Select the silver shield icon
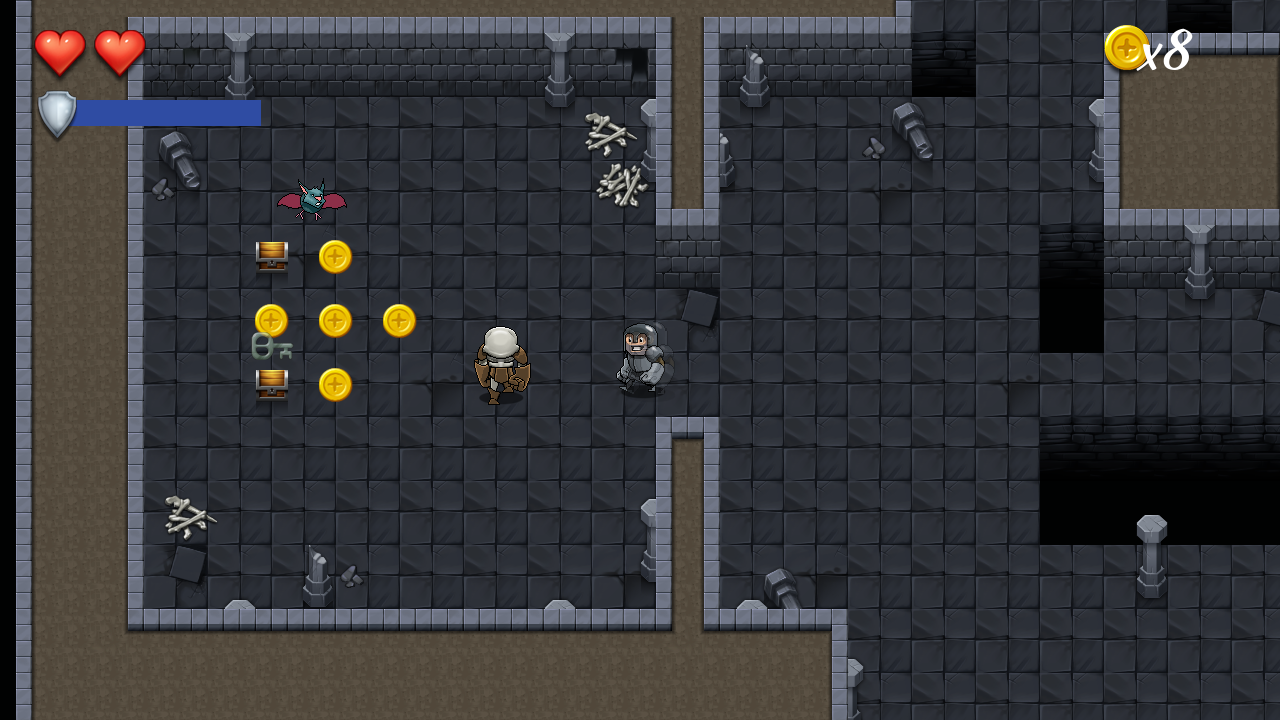 (56, 113)
